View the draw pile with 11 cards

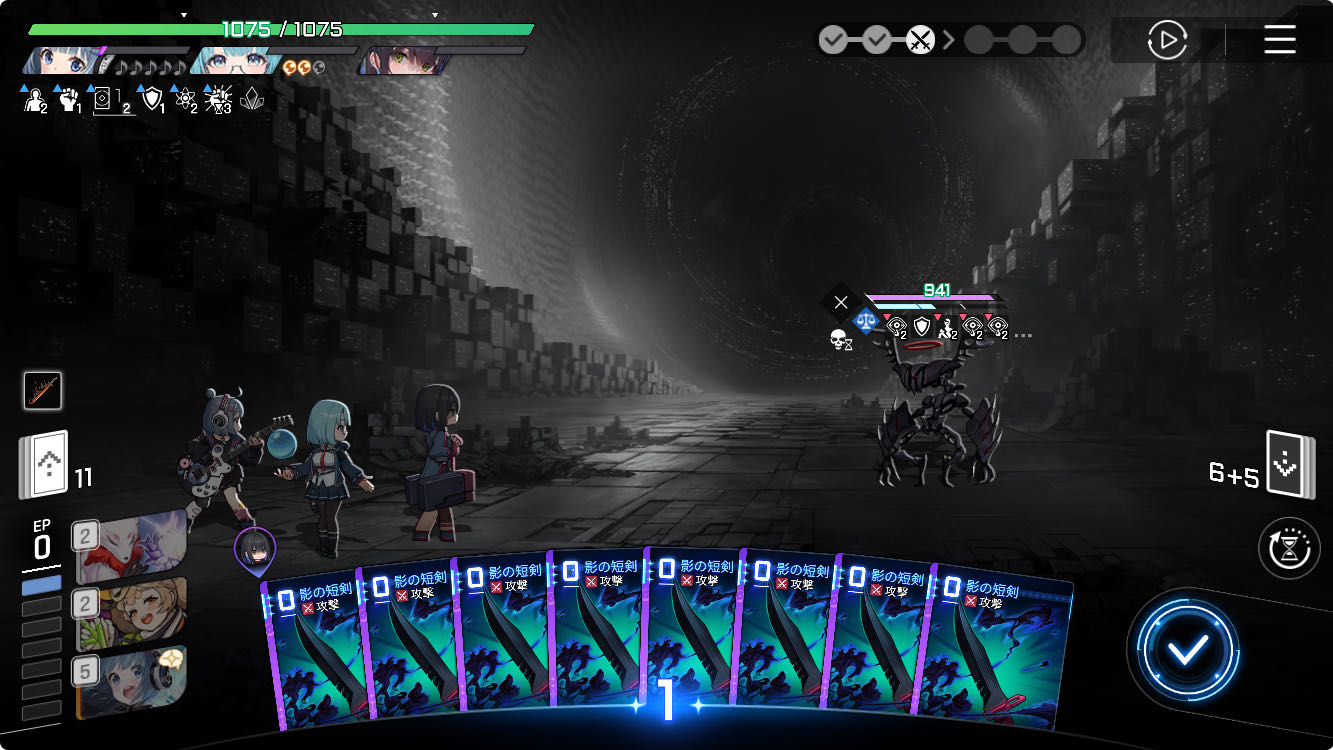pos(43,464)
